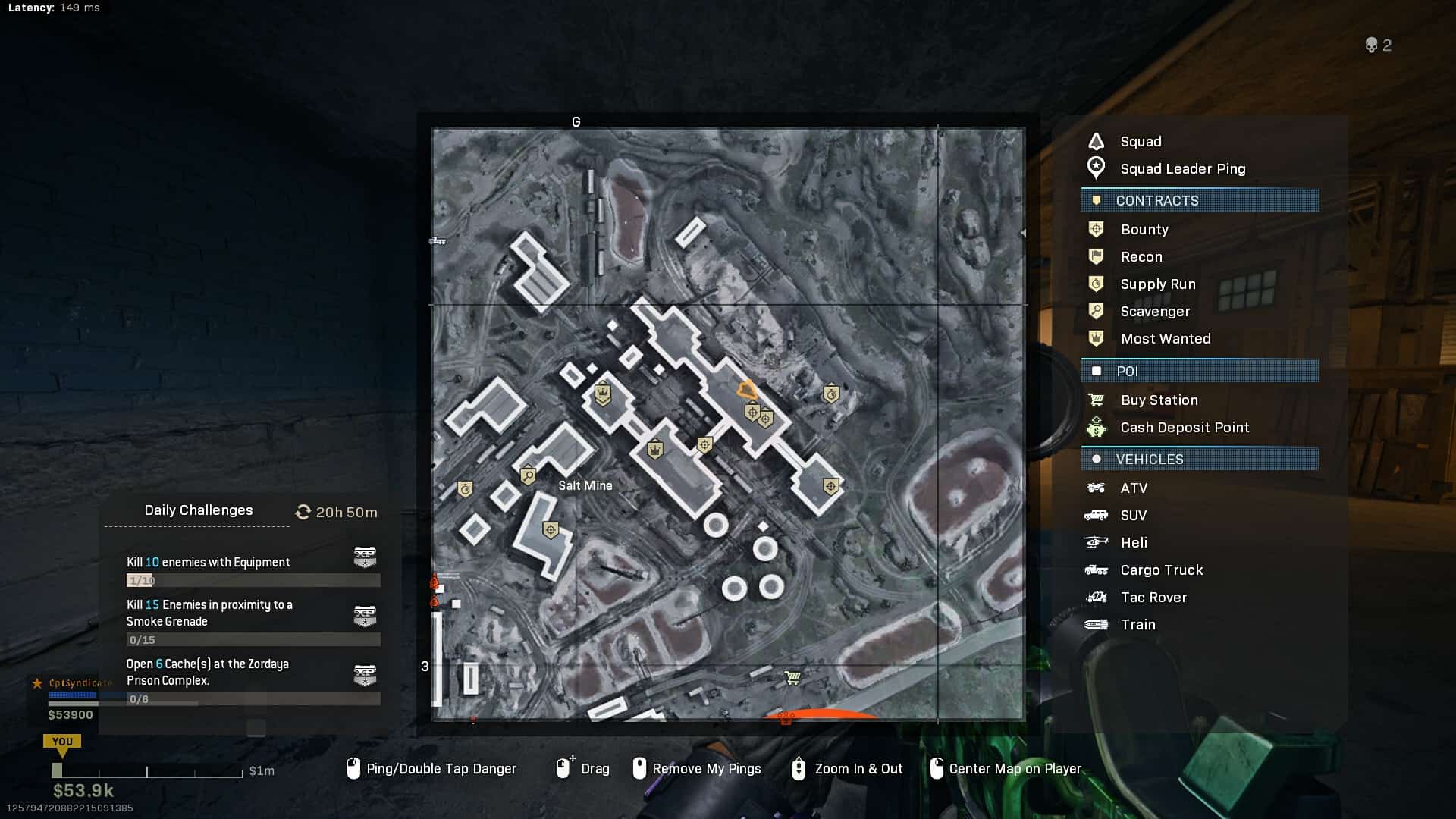Toggle the CONTRACTS legend header

point(1200,200)
